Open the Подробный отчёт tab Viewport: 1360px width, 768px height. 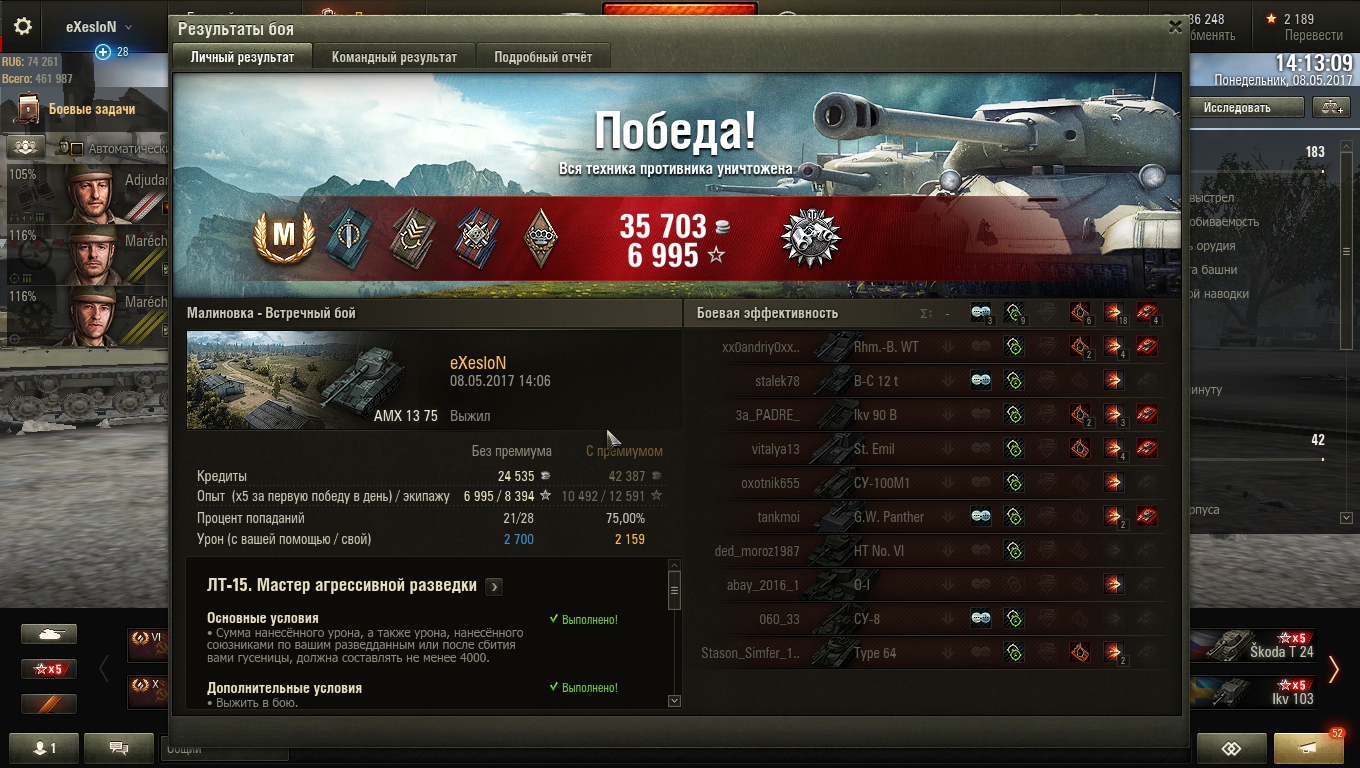tap(543, 57)
